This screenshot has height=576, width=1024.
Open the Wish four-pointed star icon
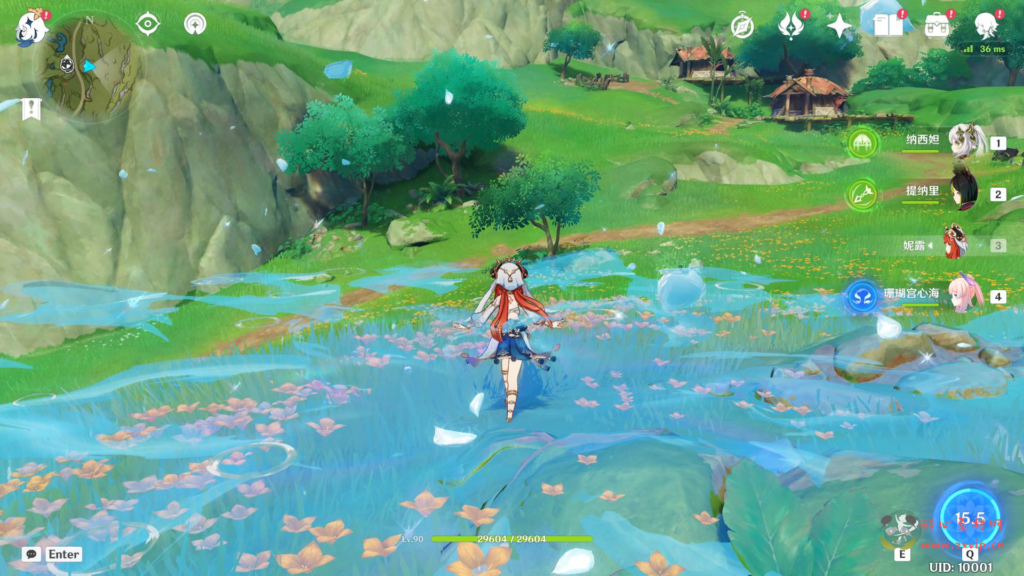pos(839,25)
